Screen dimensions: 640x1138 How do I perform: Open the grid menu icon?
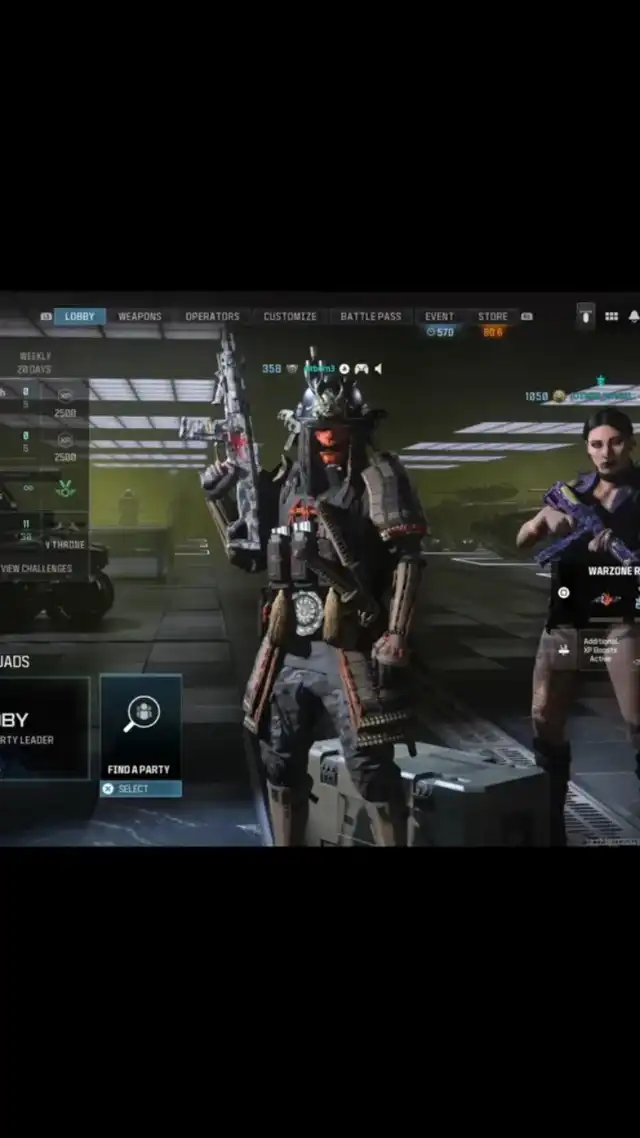point(611,317)
